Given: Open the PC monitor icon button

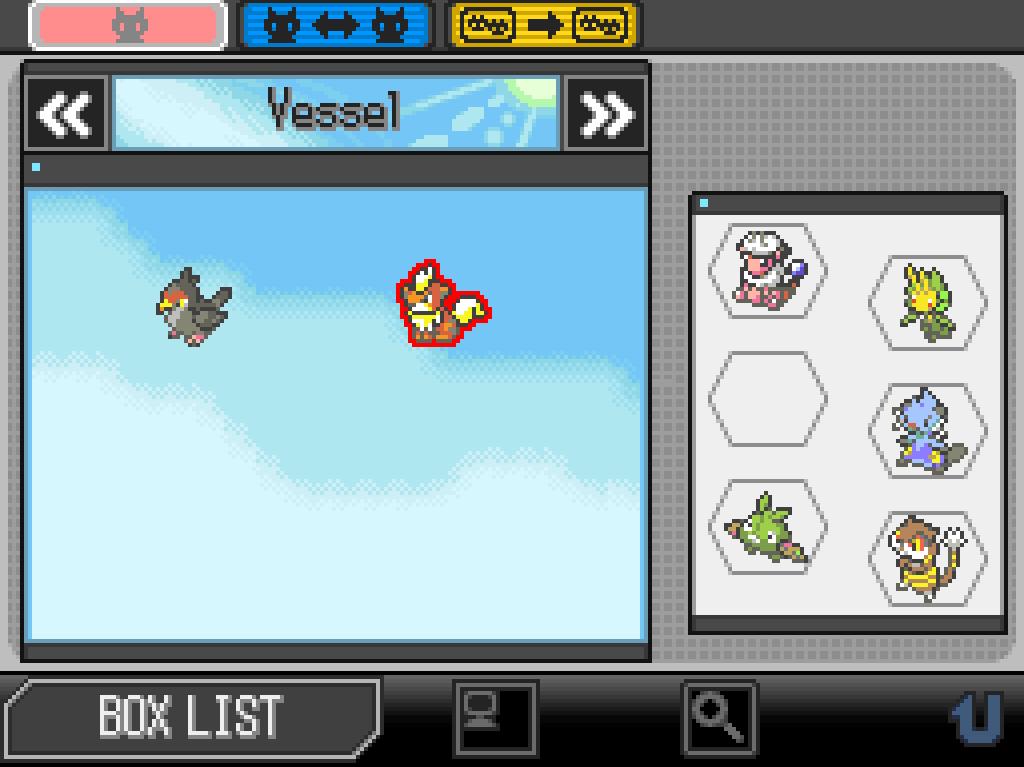Looking at the screenshot, I should click(495, 717).
